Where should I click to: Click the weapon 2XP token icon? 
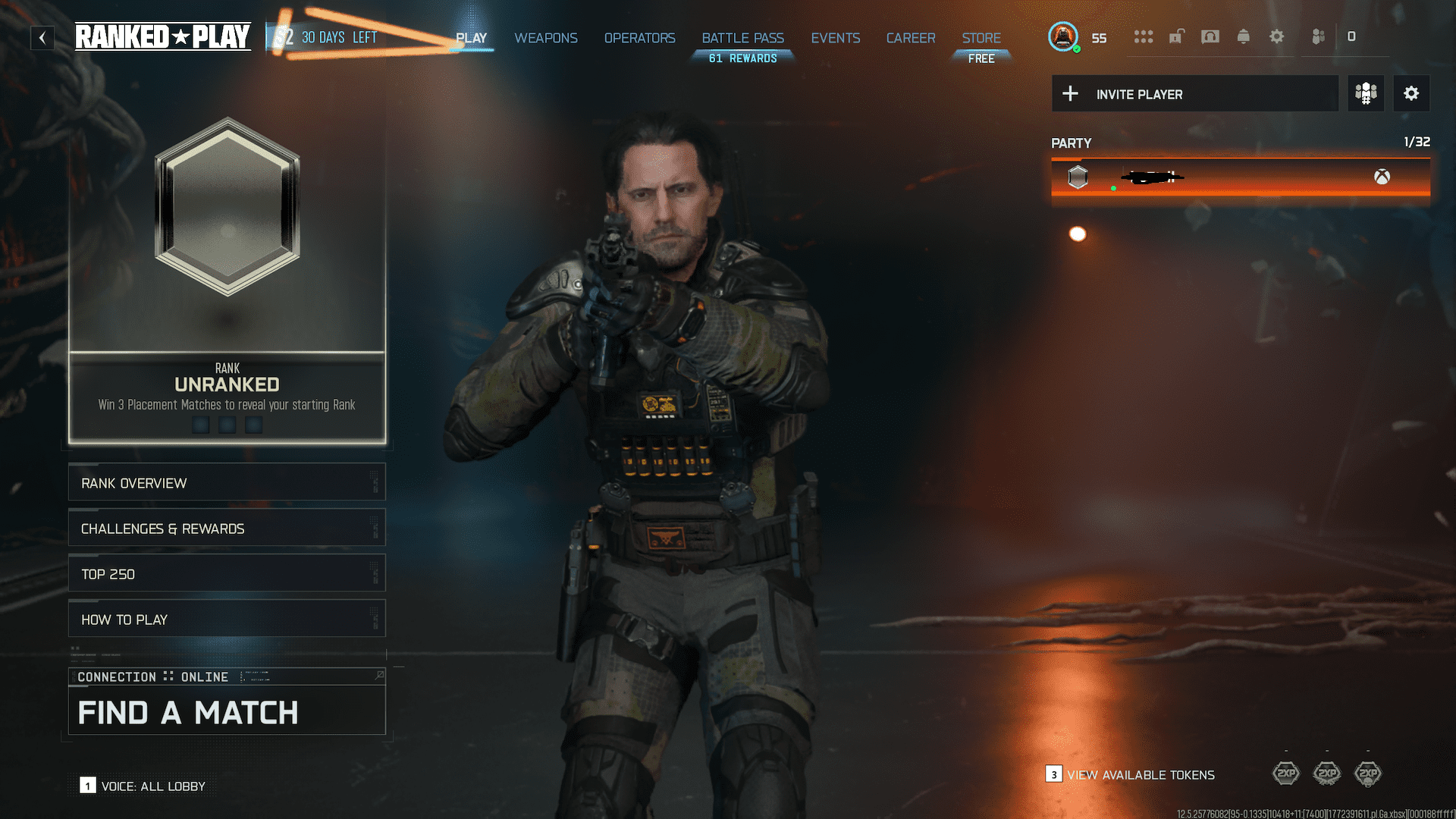click(x=1327, y=773)
